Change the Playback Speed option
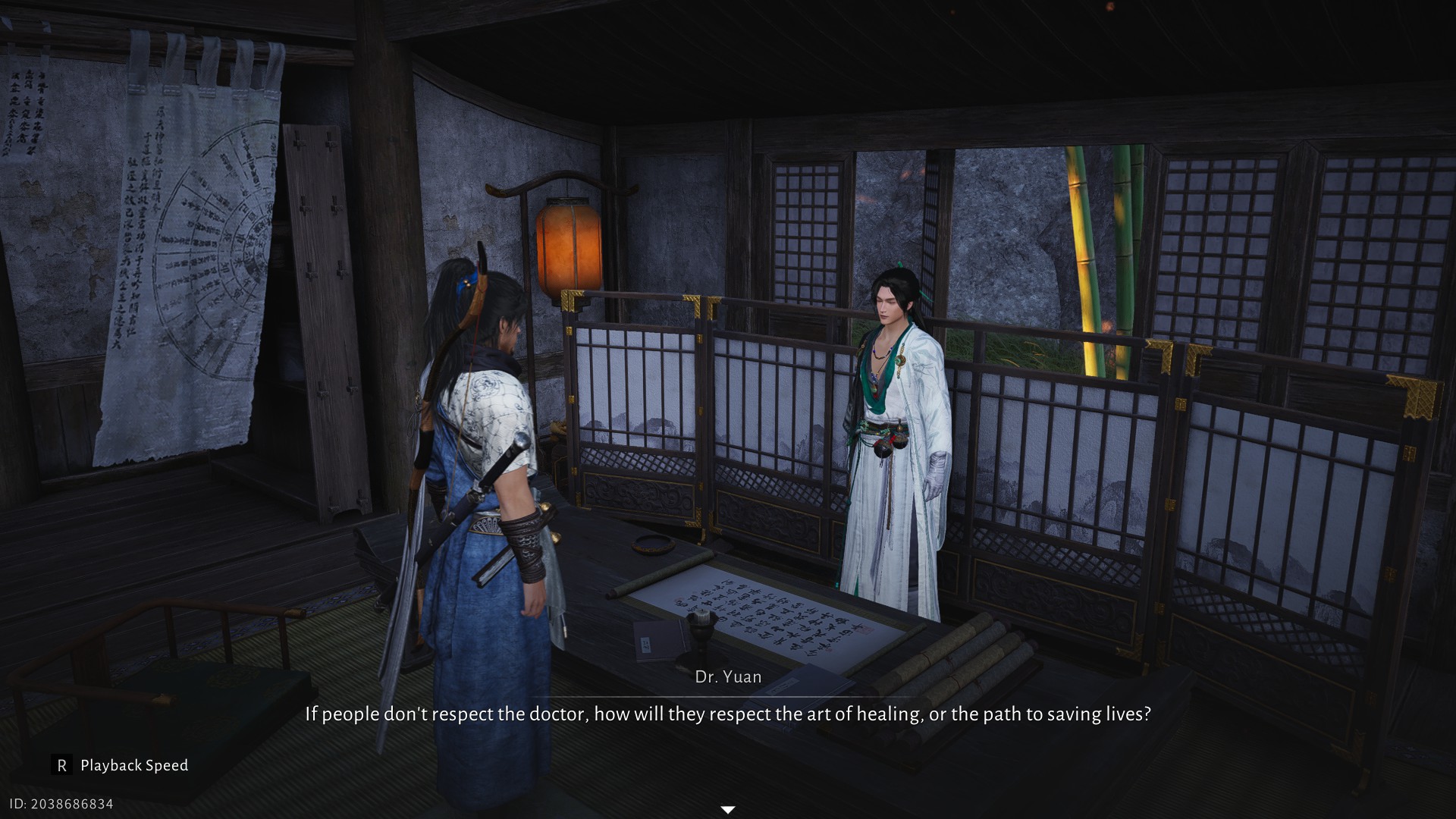This screenshot has height=819, width=1456. tap(121, 765)
